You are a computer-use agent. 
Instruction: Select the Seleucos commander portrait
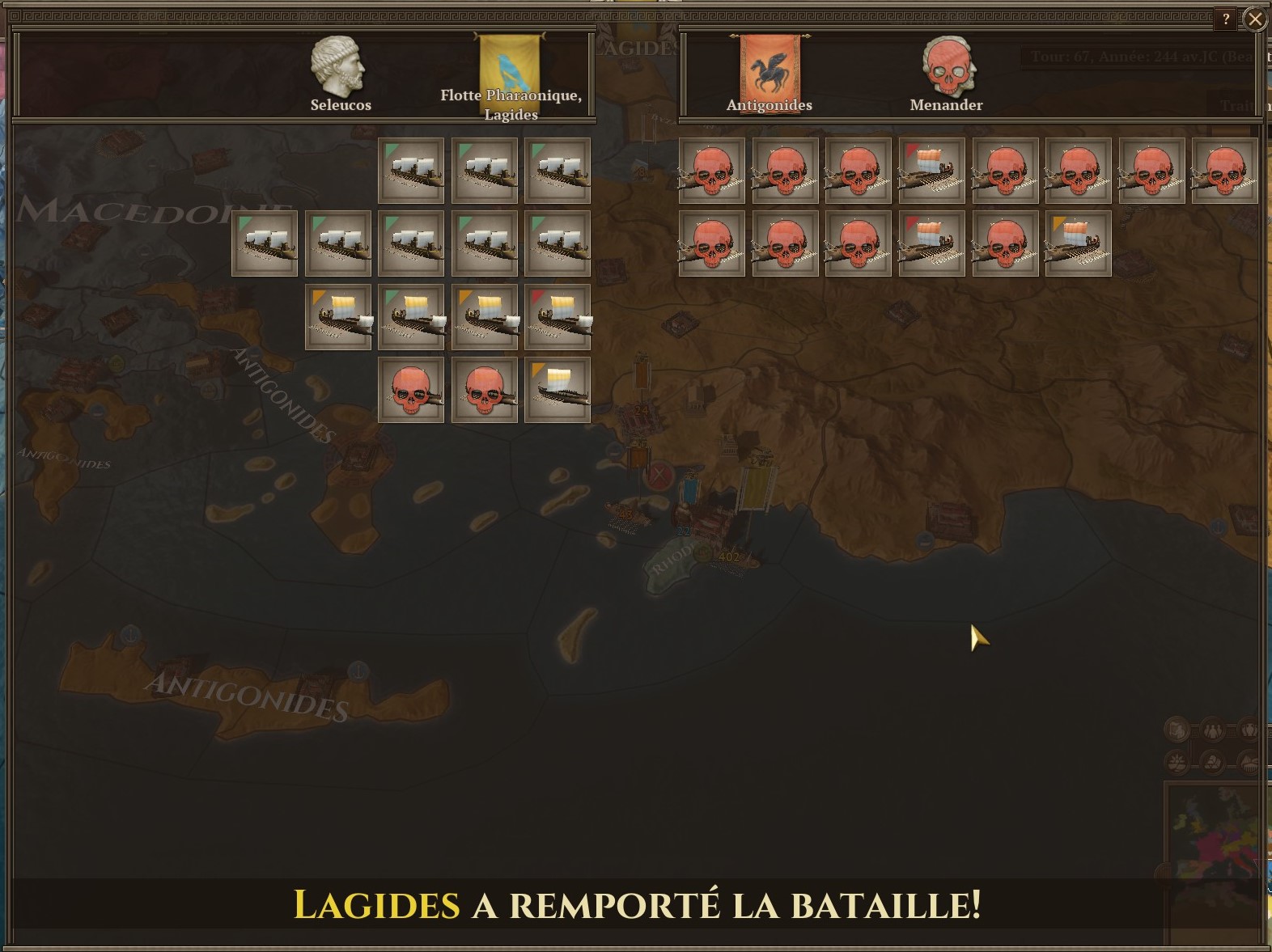(339, 66)
